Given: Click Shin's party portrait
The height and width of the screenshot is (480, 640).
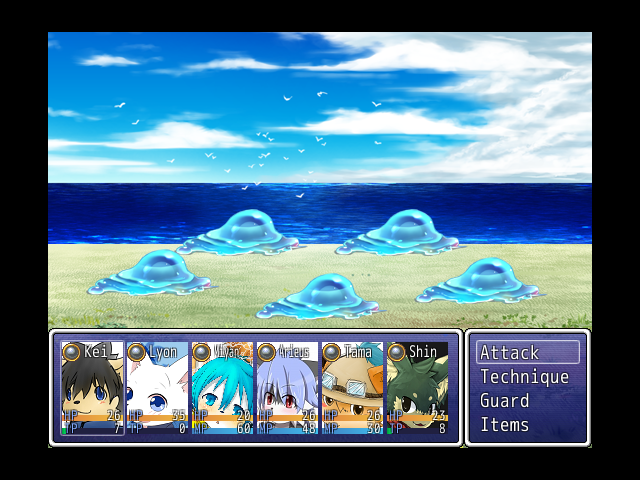Looking at the screenshot, I should (417, 389).
